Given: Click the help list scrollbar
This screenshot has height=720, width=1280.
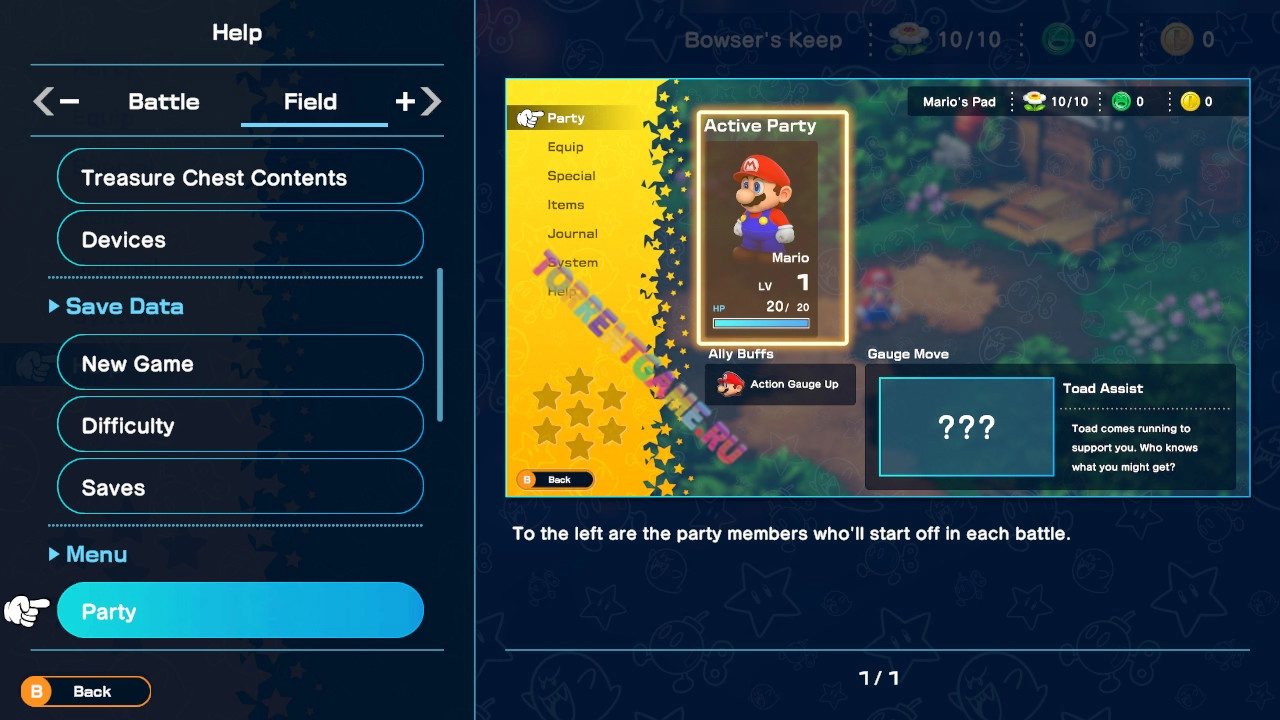Looking at the screenshot, I should (440, 345).
